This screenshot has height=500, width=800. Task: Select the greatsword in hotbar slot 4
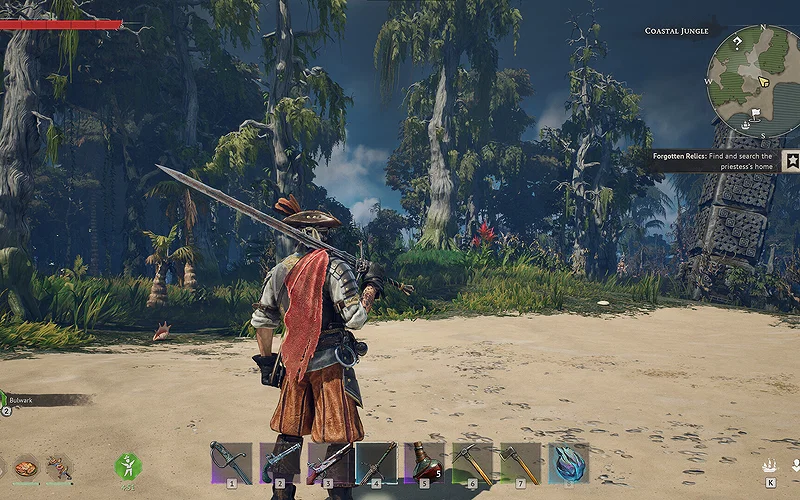(x=376, y=462)
